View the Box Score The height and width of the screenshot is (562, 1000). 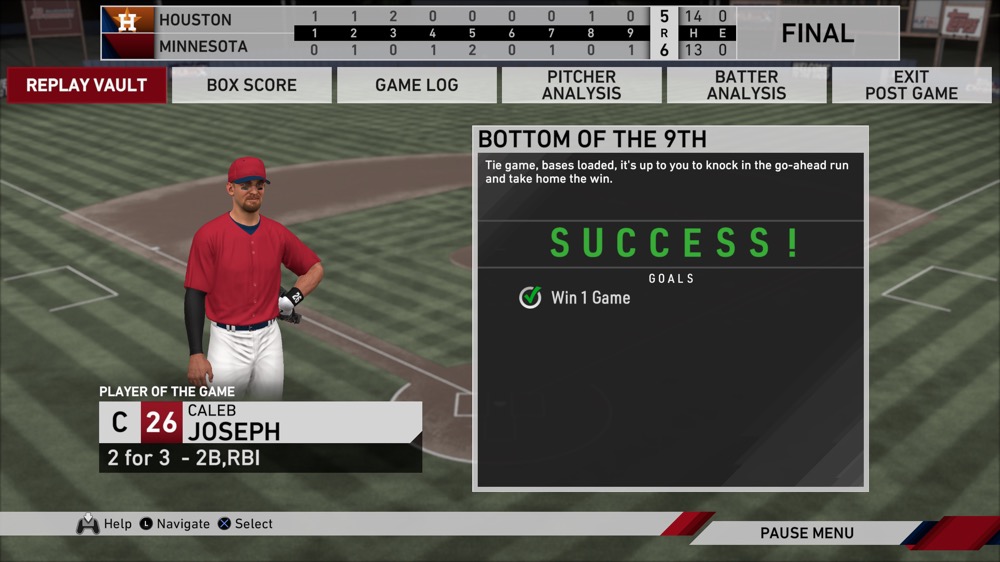tap(251, 85)
